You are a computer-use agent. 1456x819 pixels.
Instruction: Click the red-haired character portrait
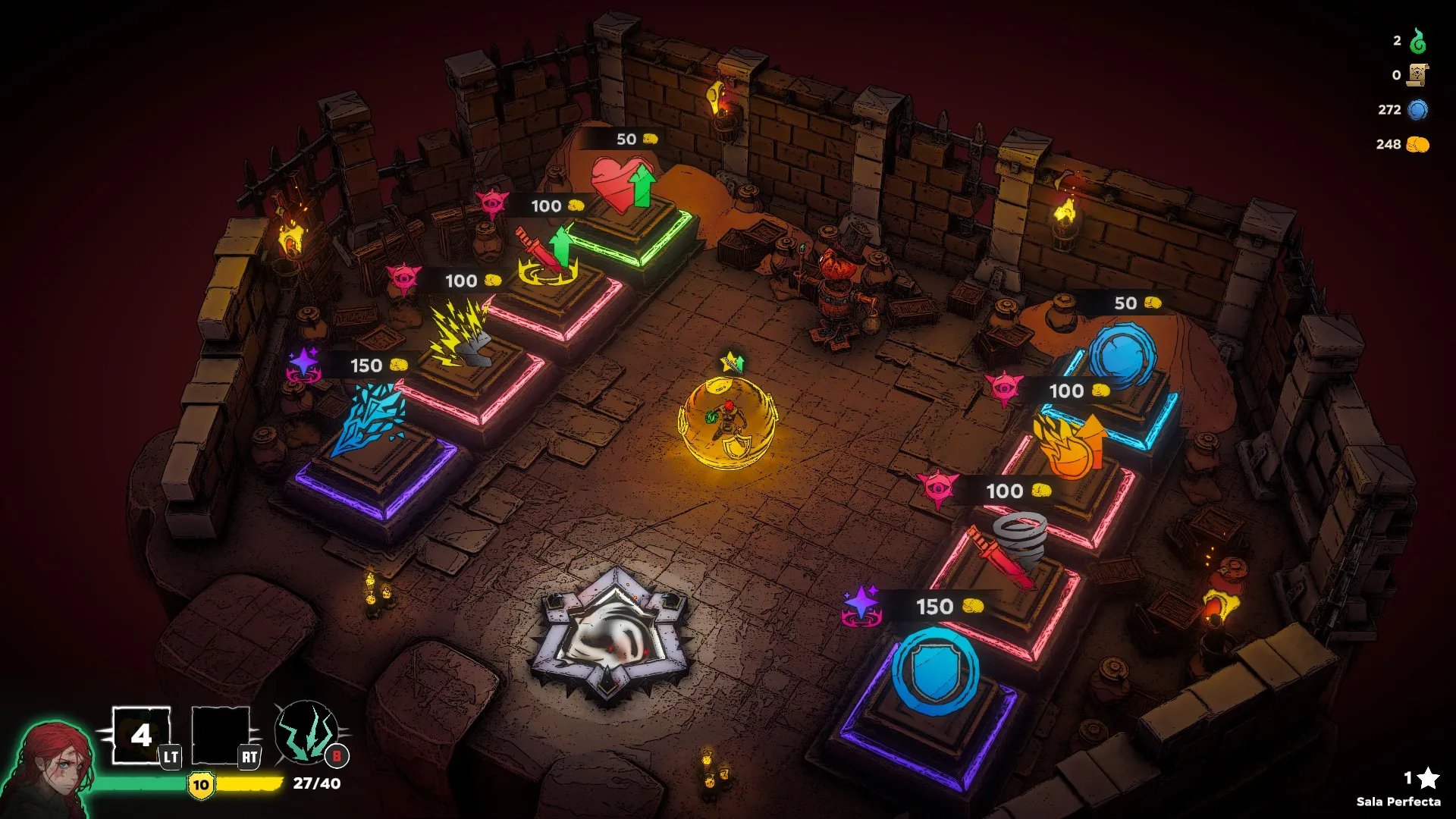tap(49, 770)
